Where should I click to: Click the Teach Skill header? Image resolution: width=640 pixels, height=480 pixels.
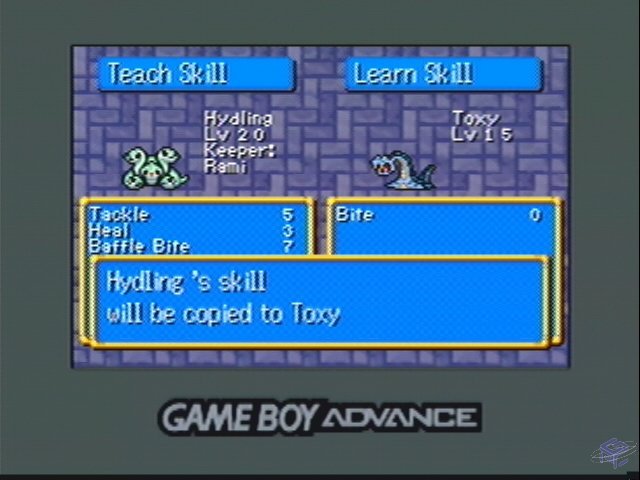click(x=195, y=74)
